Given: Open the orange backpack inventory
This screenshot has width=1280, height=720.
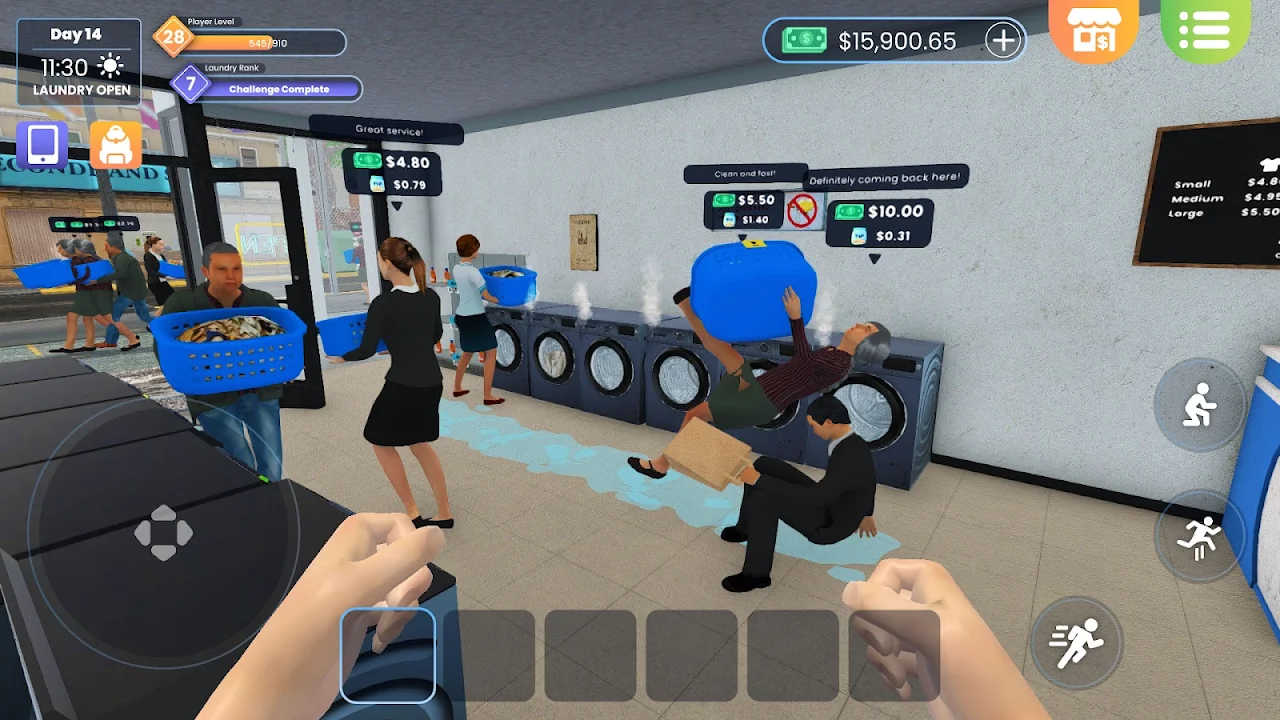Looking at the screenshot, I should tap(116, 145).
